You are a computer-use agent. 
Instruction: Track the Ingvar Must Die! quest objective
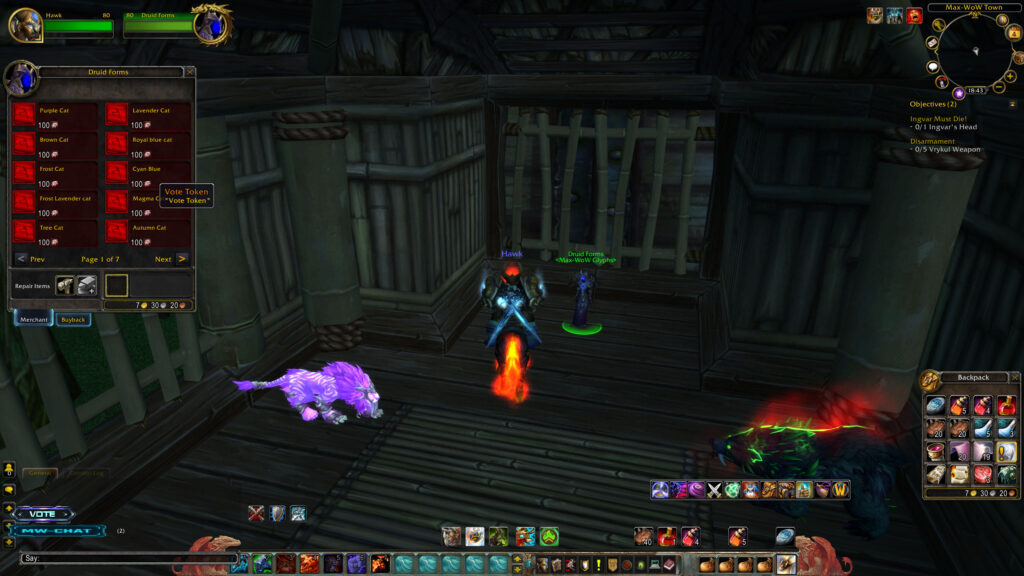(x=938, y=118)
